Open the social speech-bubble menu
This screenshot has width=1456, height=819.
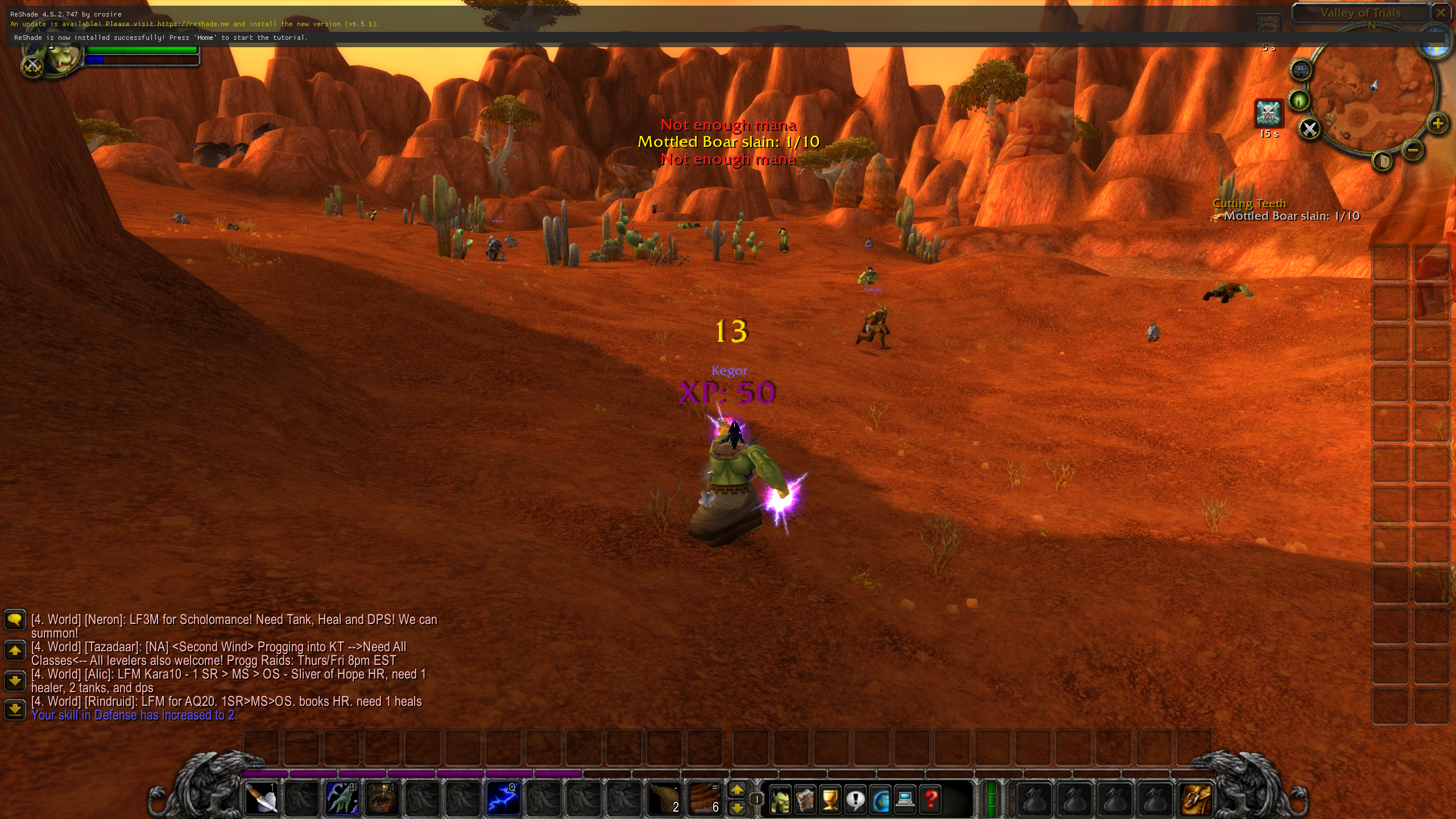click(x=855, y=800)
